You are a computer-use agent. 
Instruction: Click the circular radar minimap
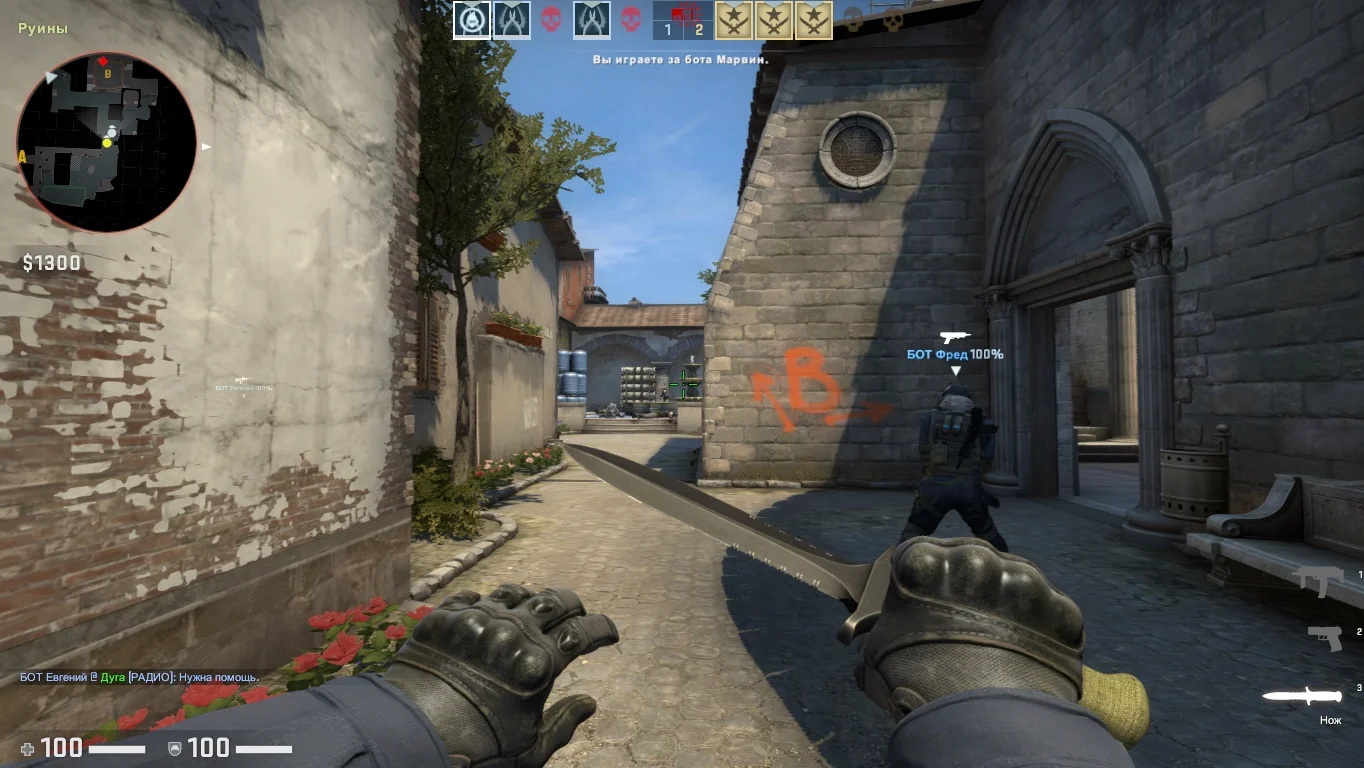[106, 142]
